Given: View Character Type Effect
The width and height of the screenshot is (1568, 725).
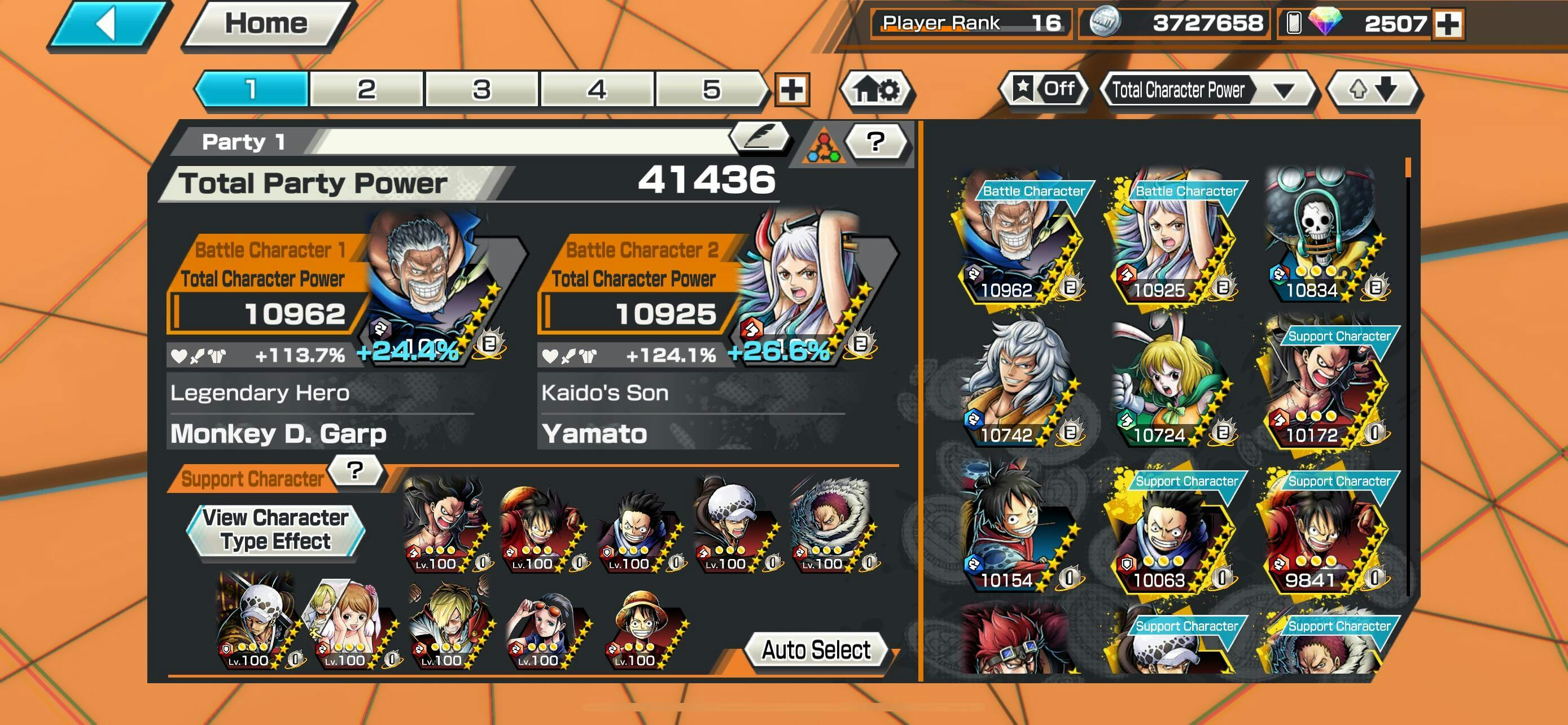Looking at the screenshot, I should point(276,530).
